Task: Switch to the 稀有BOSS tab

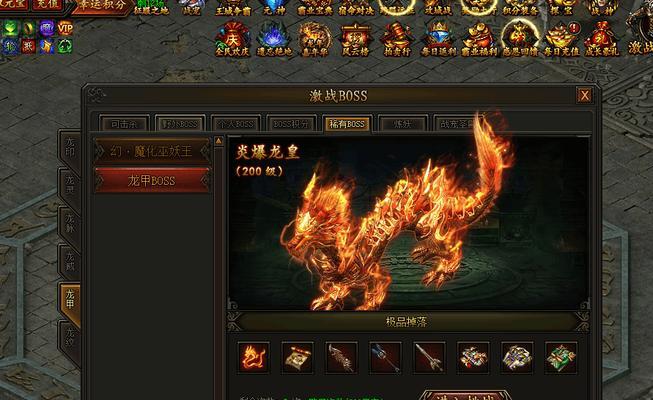Action: click(347, 124)
